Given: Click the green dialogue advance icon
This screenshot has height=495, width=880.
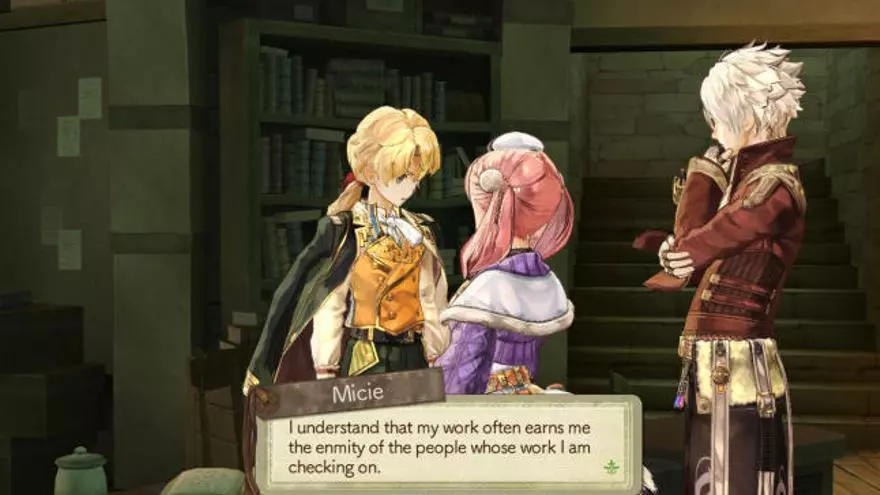Looking at the screenshot, I should (x=610, y=466).
